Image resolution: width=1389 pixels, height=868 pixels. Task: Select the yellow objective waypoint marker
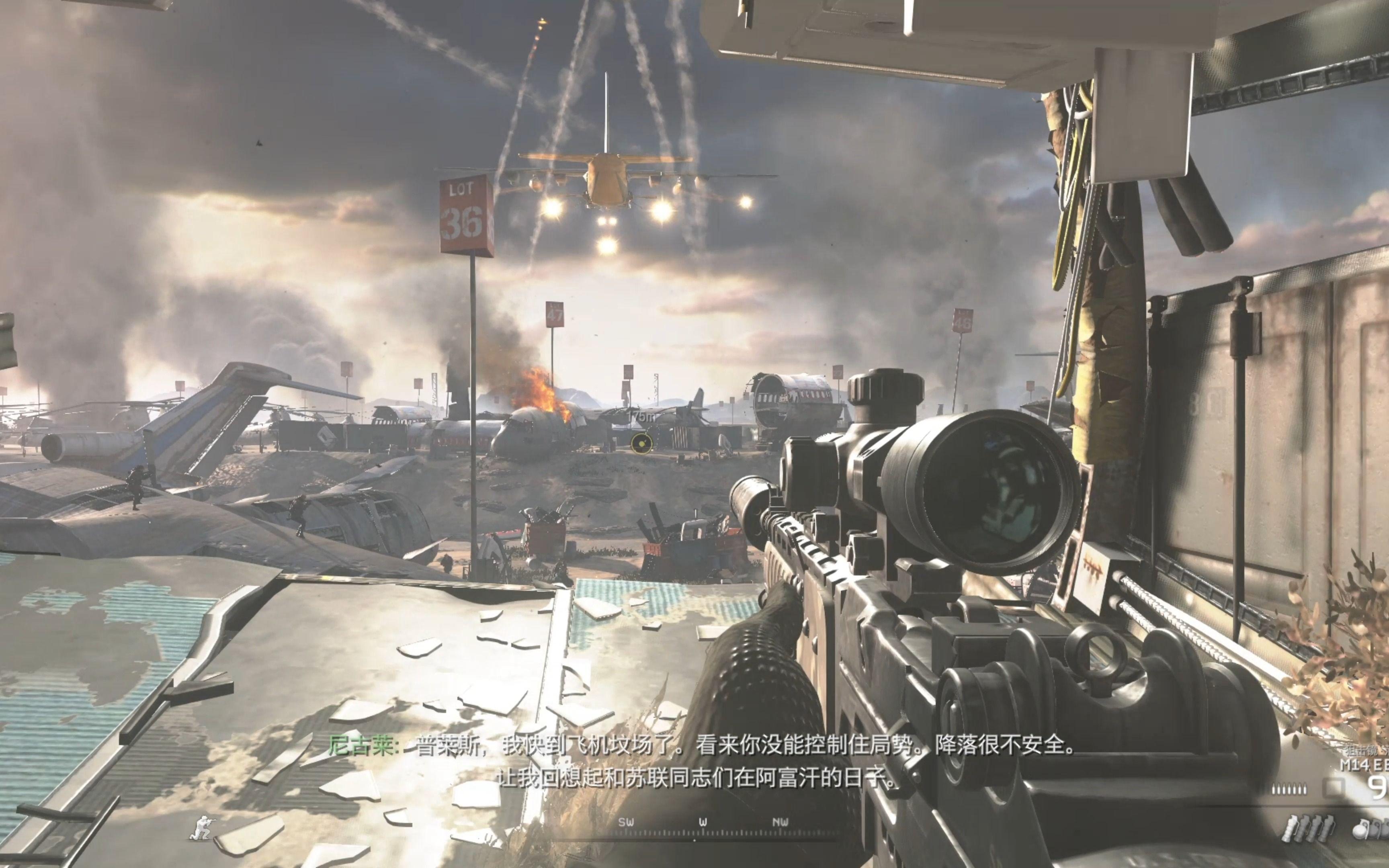coord(641,442)
